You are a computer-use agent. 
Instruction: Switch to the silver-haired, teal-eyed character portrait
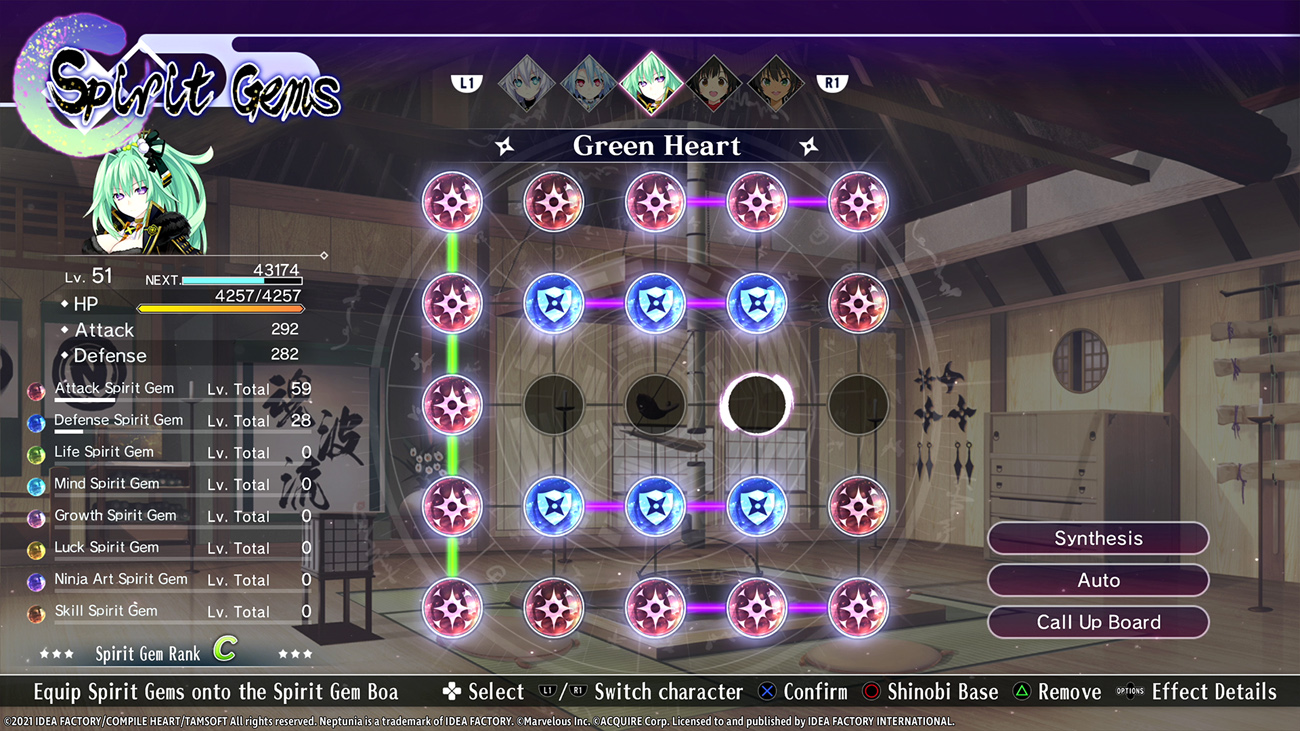click(527, 84)
